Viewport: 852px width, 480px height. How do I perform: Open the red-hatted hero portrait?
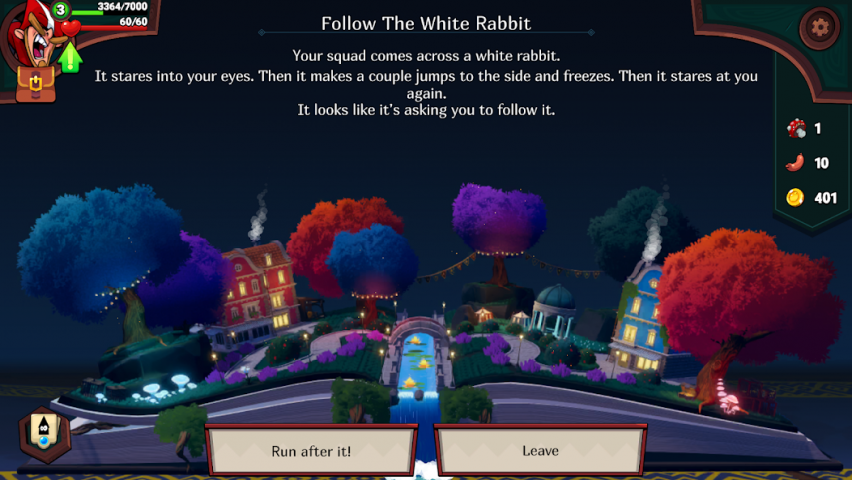point(28,36)
